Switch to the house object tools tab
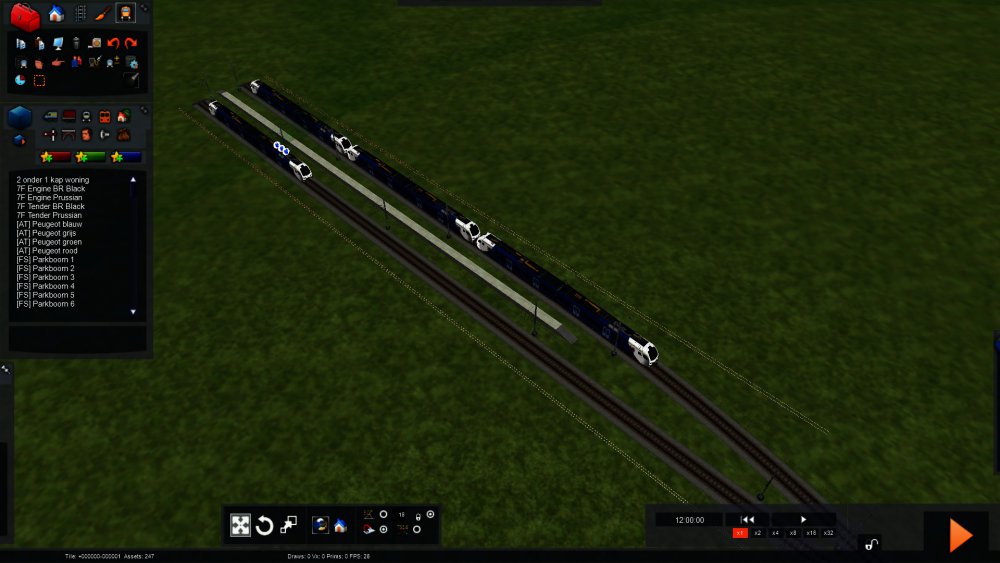 [x=56, y=14]
